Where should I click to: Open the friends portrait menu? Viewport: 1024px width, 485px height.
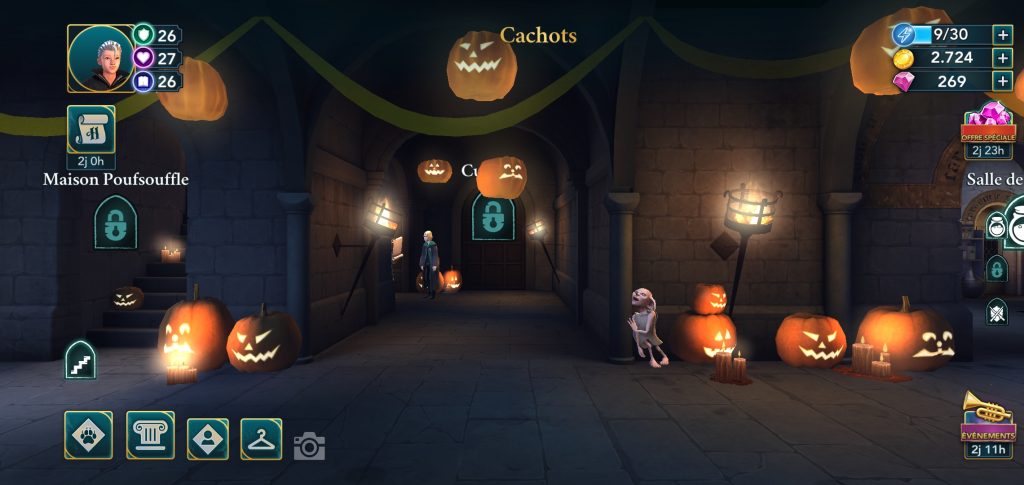pyautogui.click(x=207, y=438)
